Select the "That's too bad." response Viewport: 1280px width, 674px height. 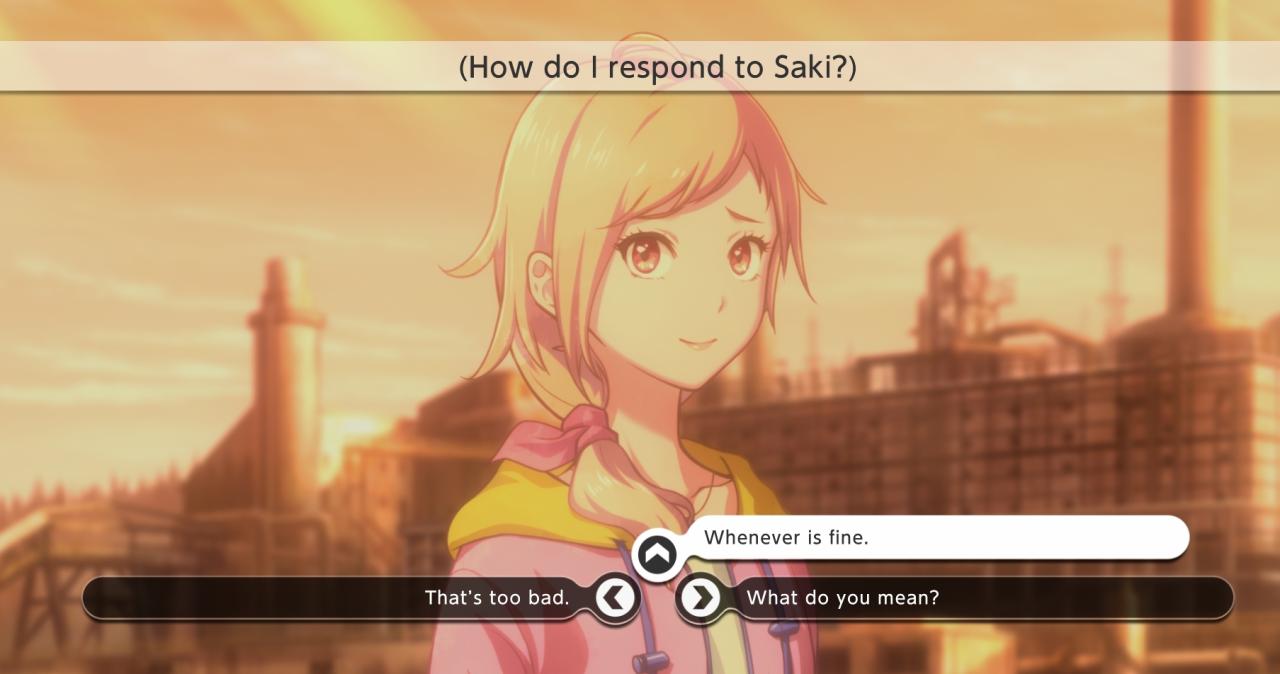(497, 598)
